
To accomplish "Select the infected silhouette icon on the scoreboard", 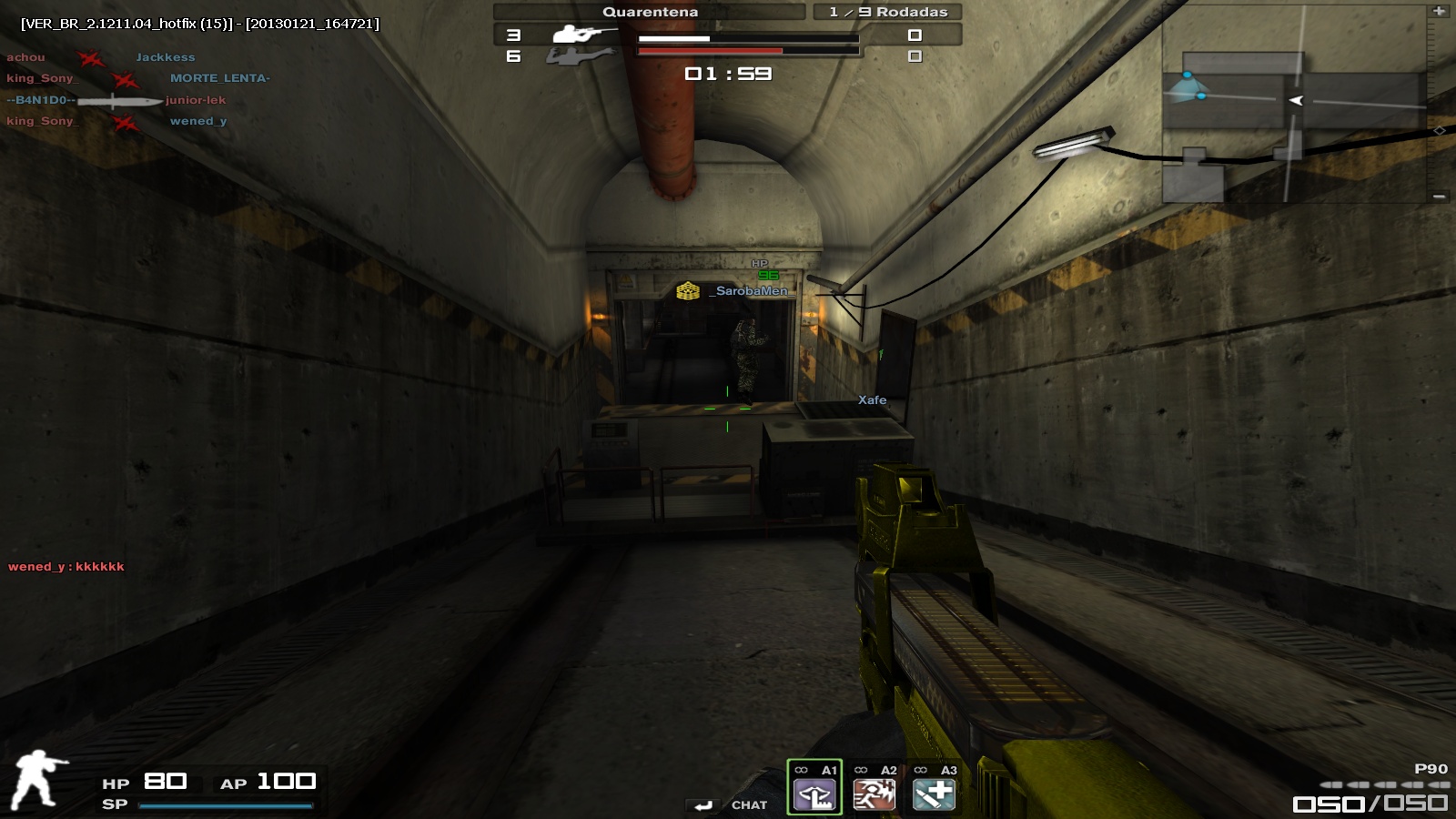I will pyautogui.click(x=574, y=58).
